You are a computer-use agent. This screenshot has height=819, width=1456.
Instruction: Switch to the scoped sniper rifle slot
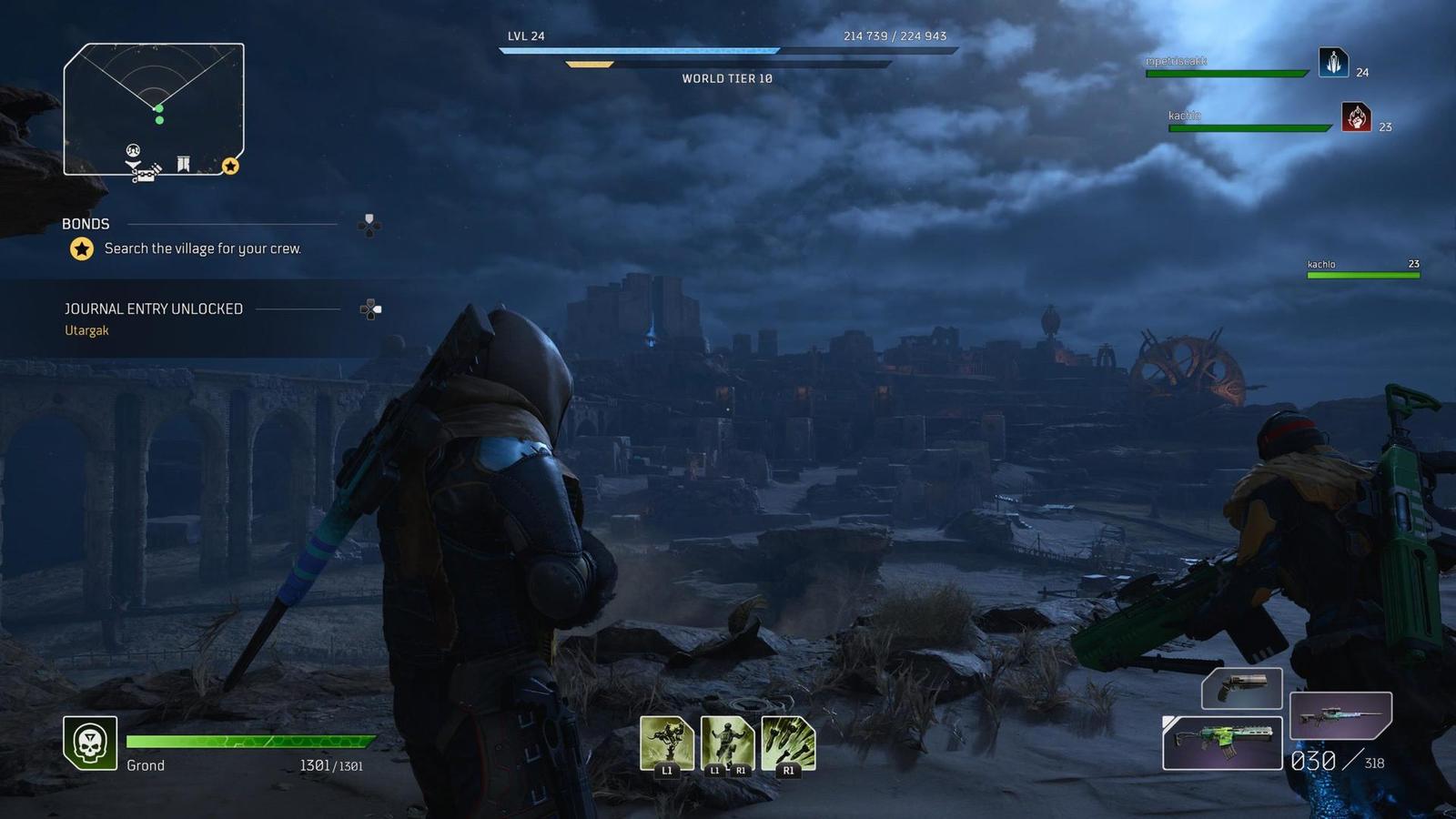[1340, 714]
